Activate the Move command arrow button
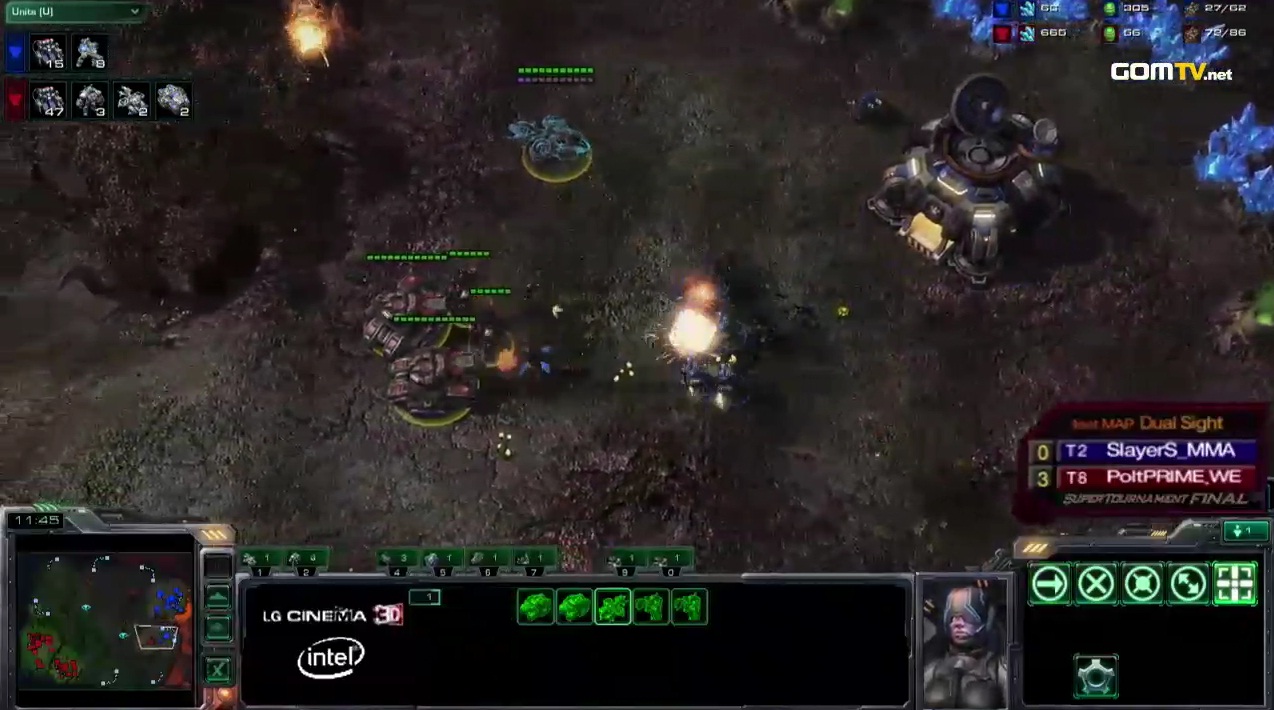The image size is (1274, 710). [1049, 584]
